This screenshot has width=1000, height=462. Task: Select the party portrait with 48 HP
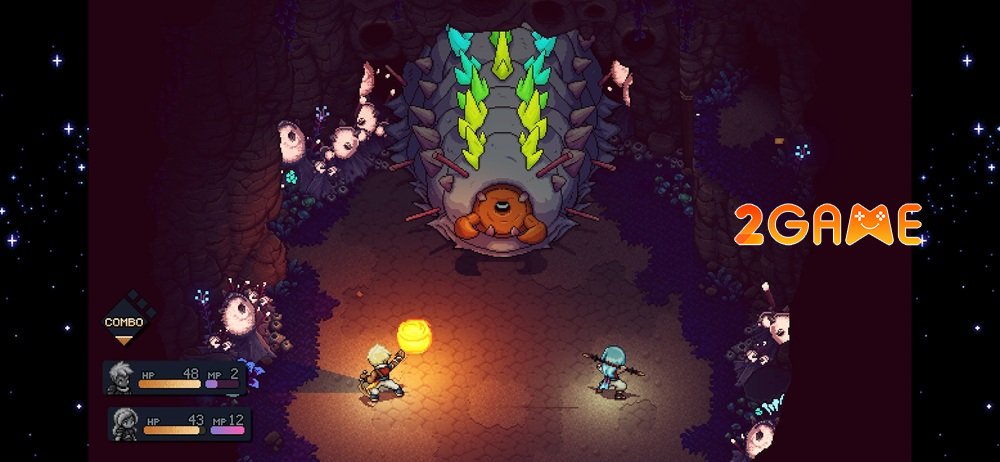click(121, 377)
